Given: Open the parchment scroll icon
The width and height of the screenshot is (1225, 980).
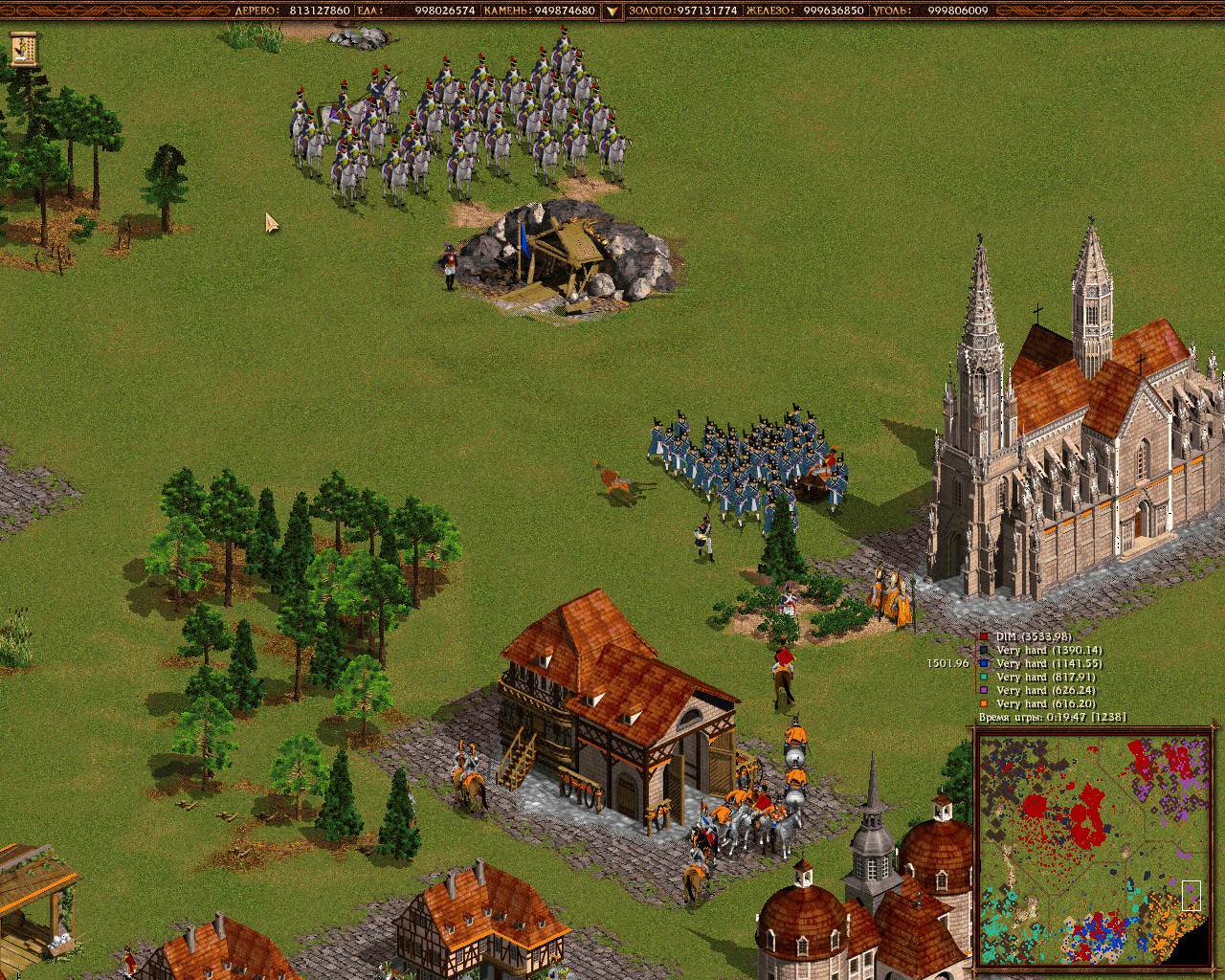Looking at the screenshot, I should pyautogui.click(x=24, y=48).
